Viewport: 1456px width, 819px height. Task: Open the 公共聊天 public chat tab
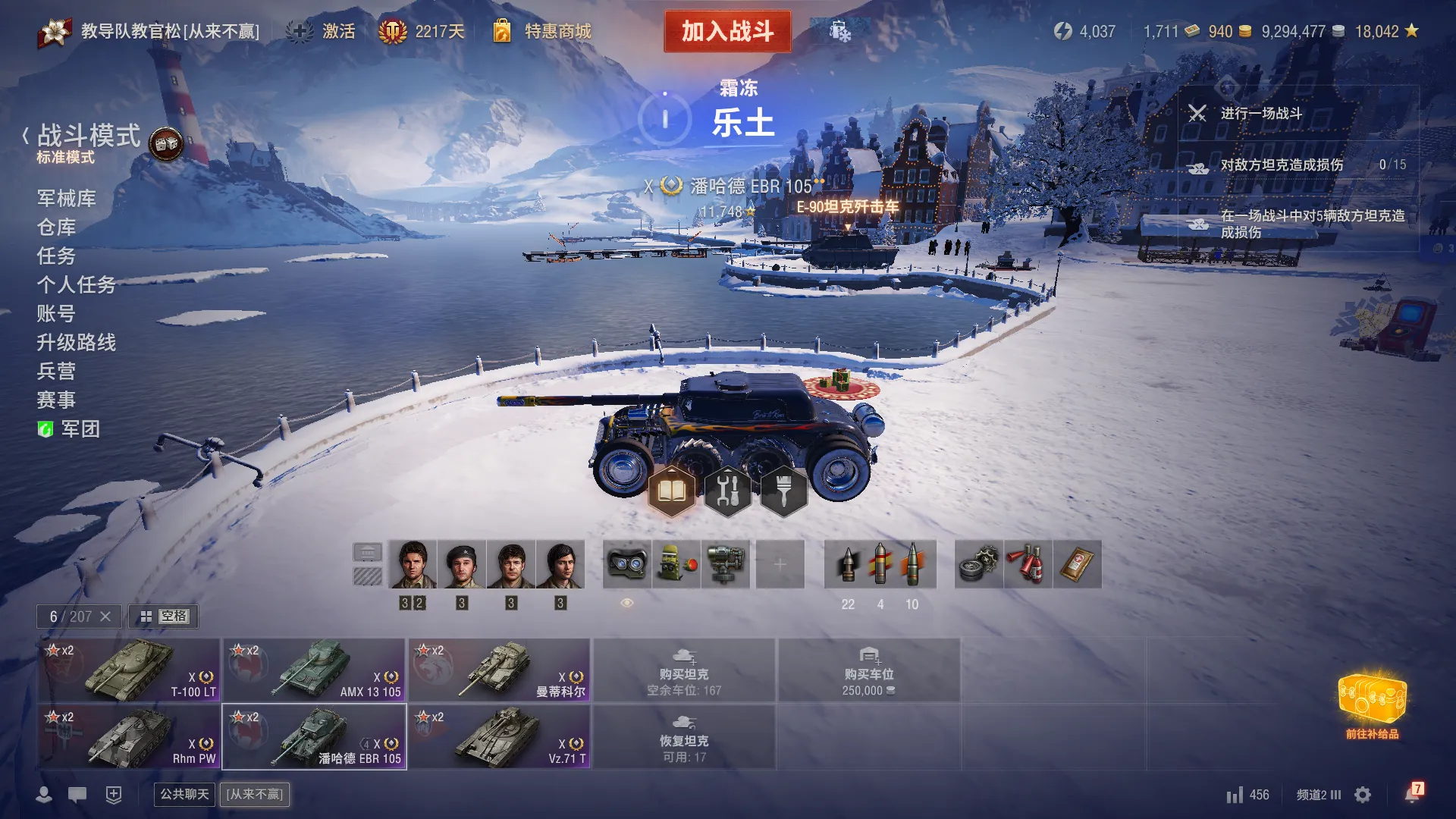pos(184,794)
